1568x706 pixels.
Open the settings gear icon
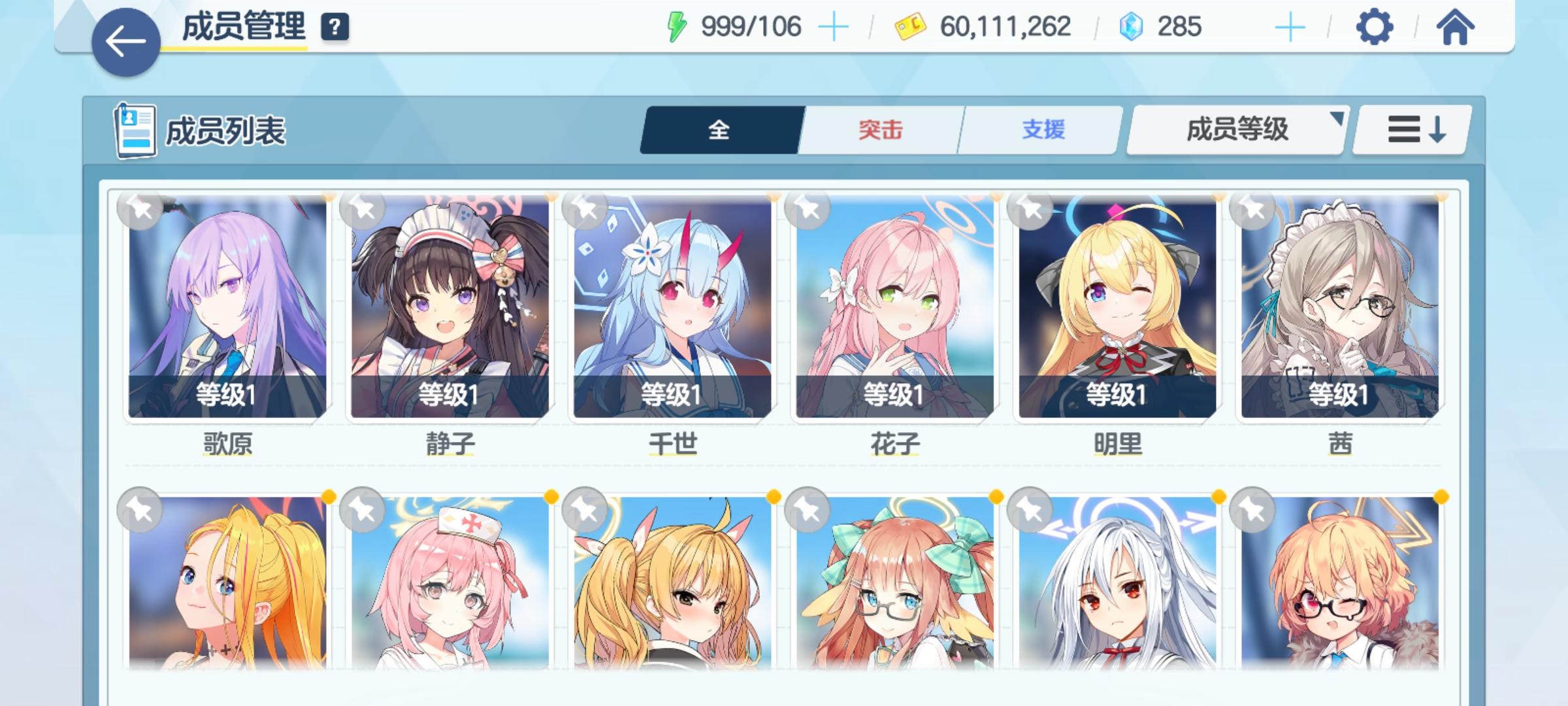point(1375,27)
